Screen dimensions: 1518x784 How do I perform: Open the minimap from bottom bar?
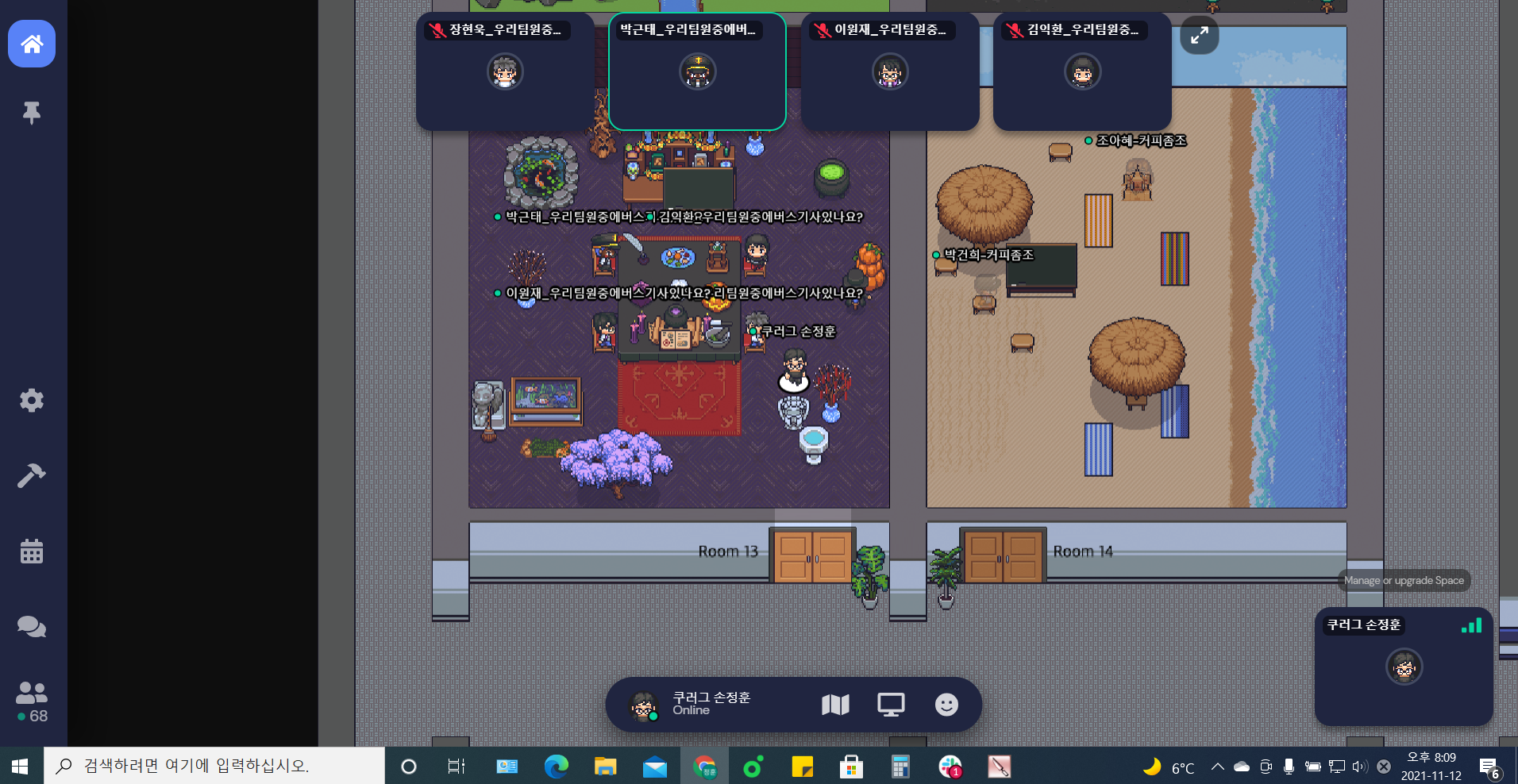(835, 705)
